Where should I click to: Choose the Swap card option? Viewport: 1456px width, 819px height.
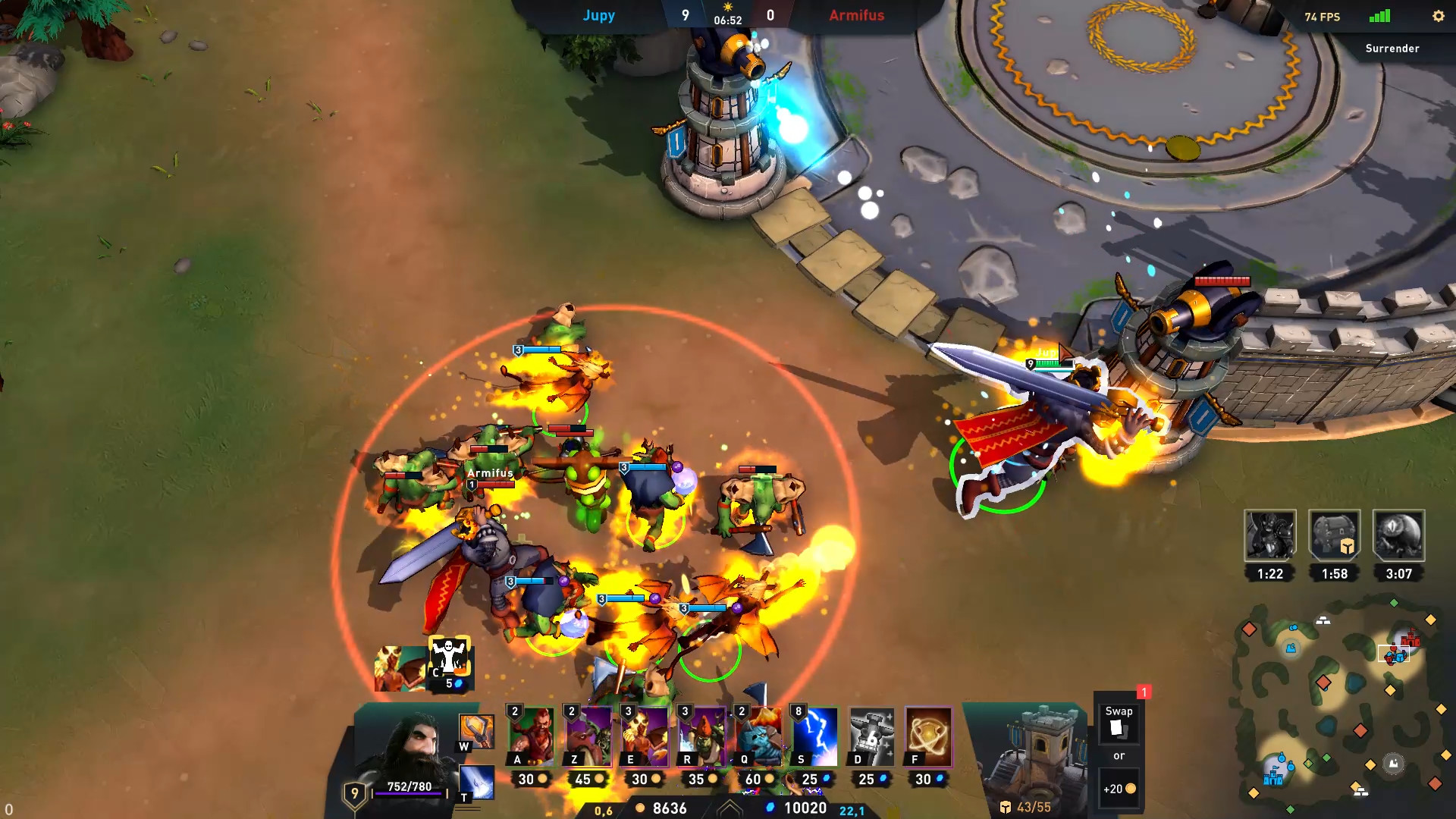[x=1119, y=724]
